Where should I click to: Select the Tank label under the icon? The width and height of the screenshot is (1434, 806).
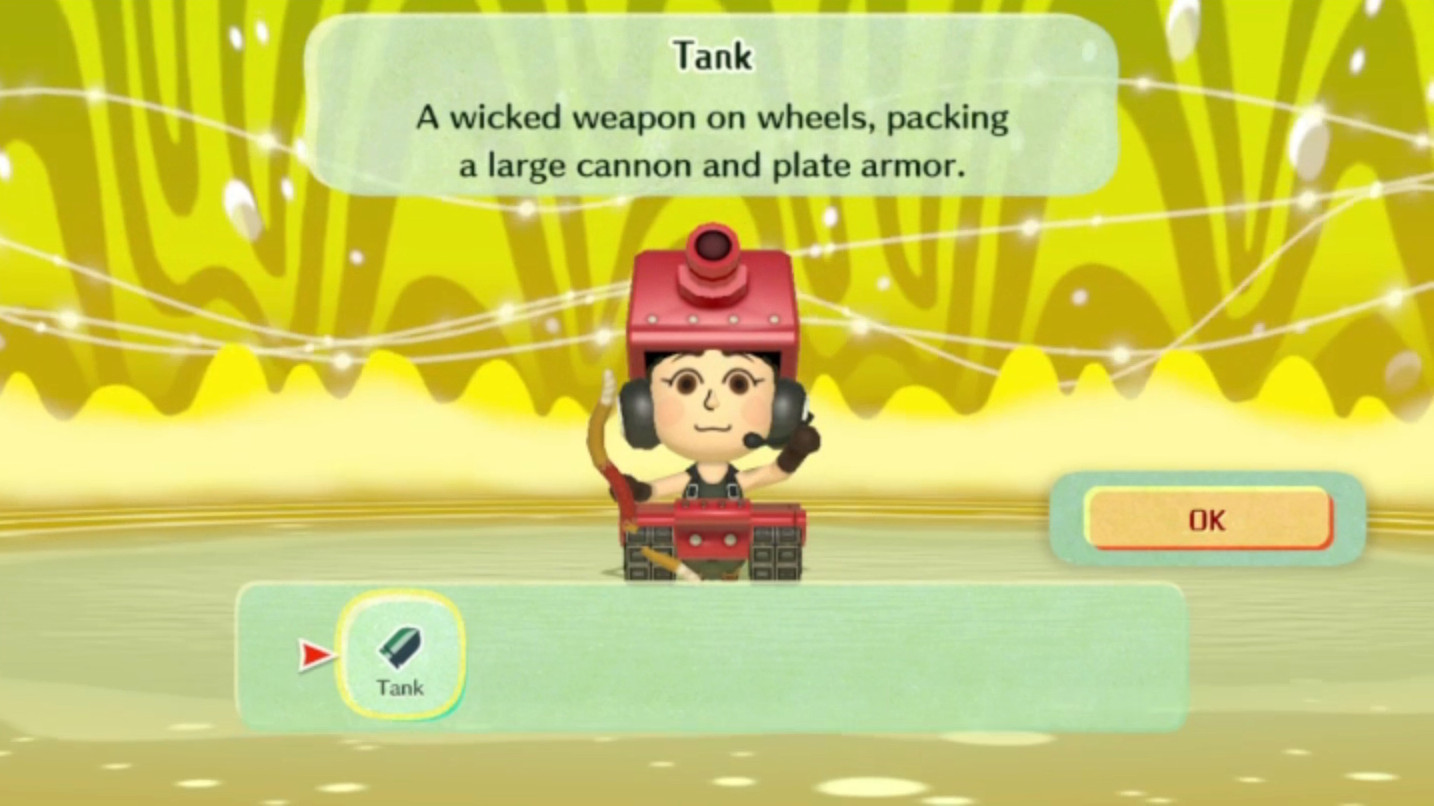[x=400, y=688]
